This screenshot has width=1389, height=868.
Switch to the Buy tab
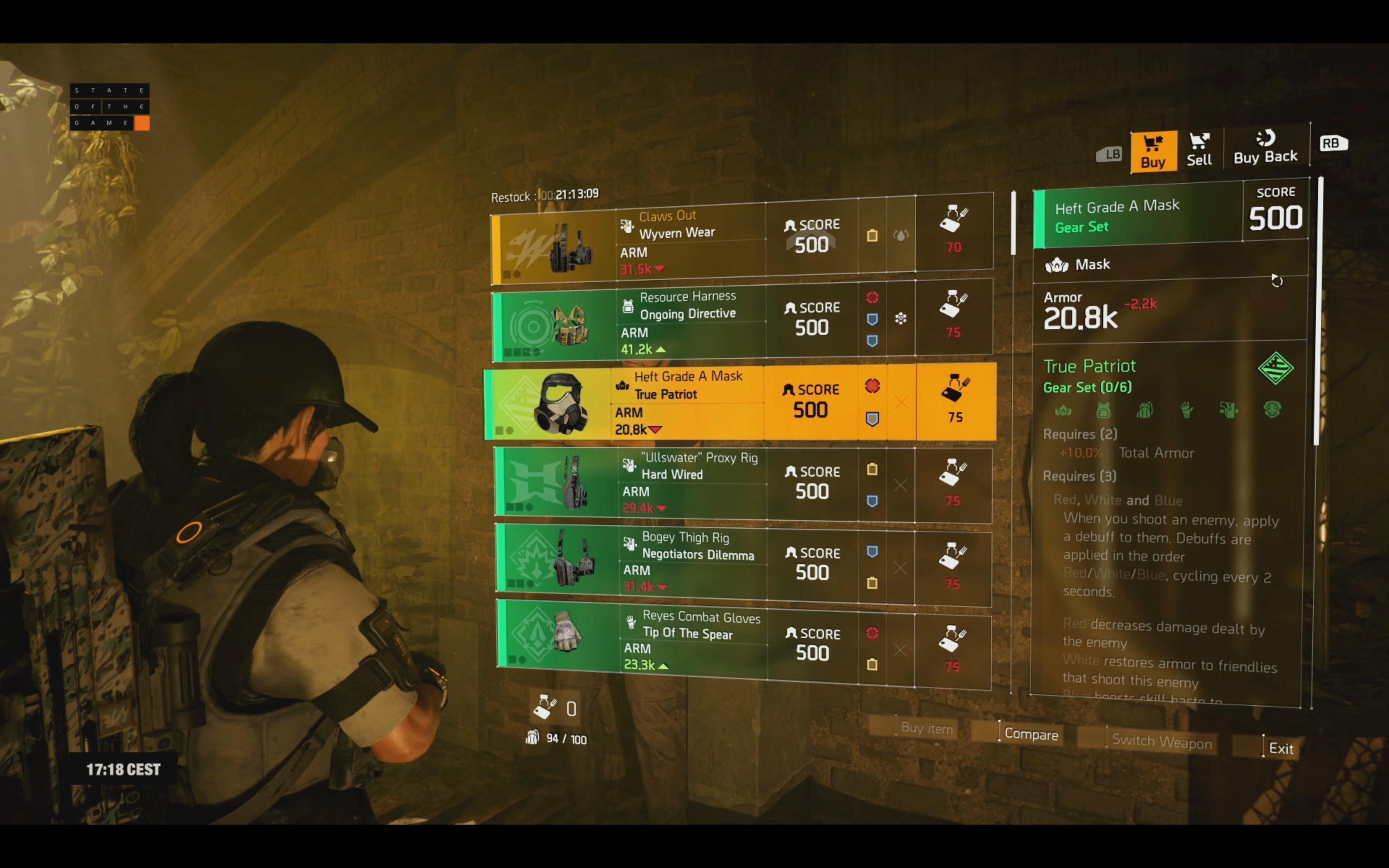(1153, 152)
